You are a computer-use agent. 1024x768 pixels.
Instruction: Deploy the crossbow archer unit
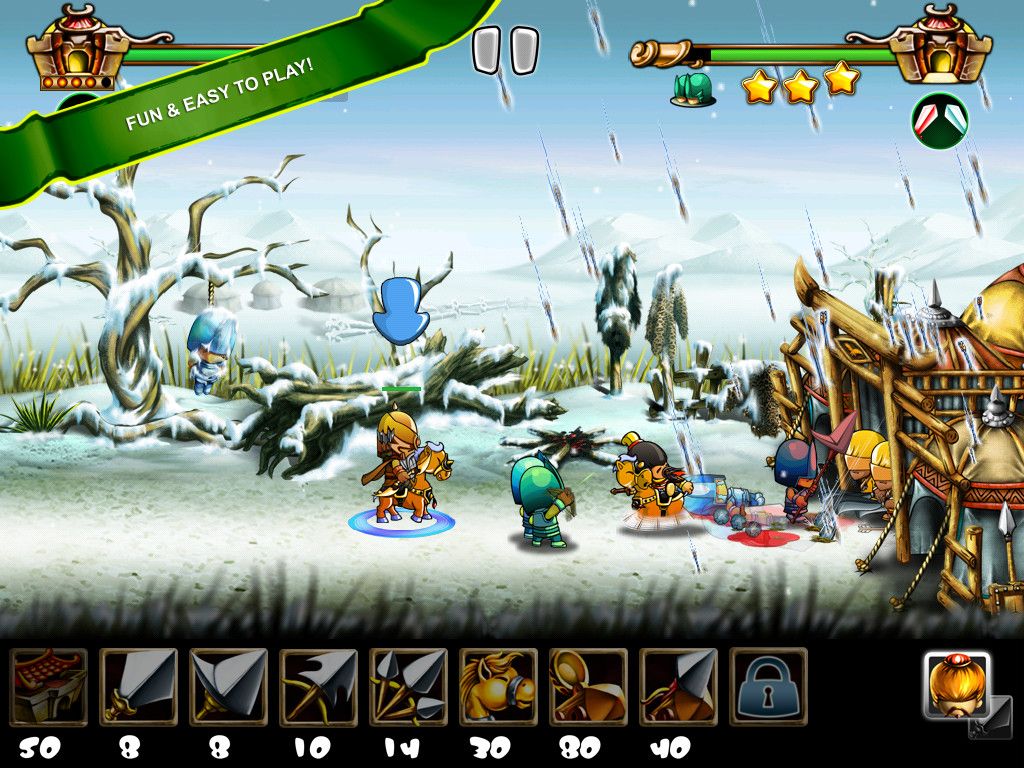(319, 686)
